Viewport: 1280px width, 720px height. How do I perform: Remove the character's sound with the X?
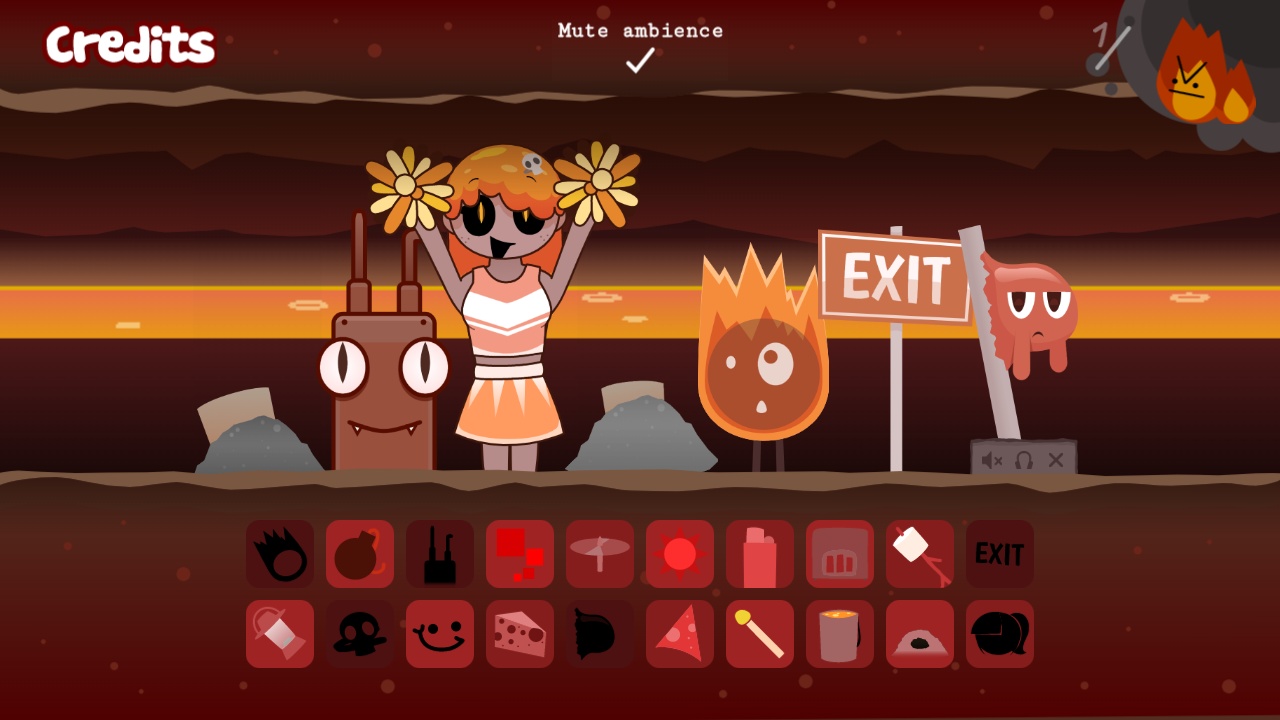click(1056, 460)
